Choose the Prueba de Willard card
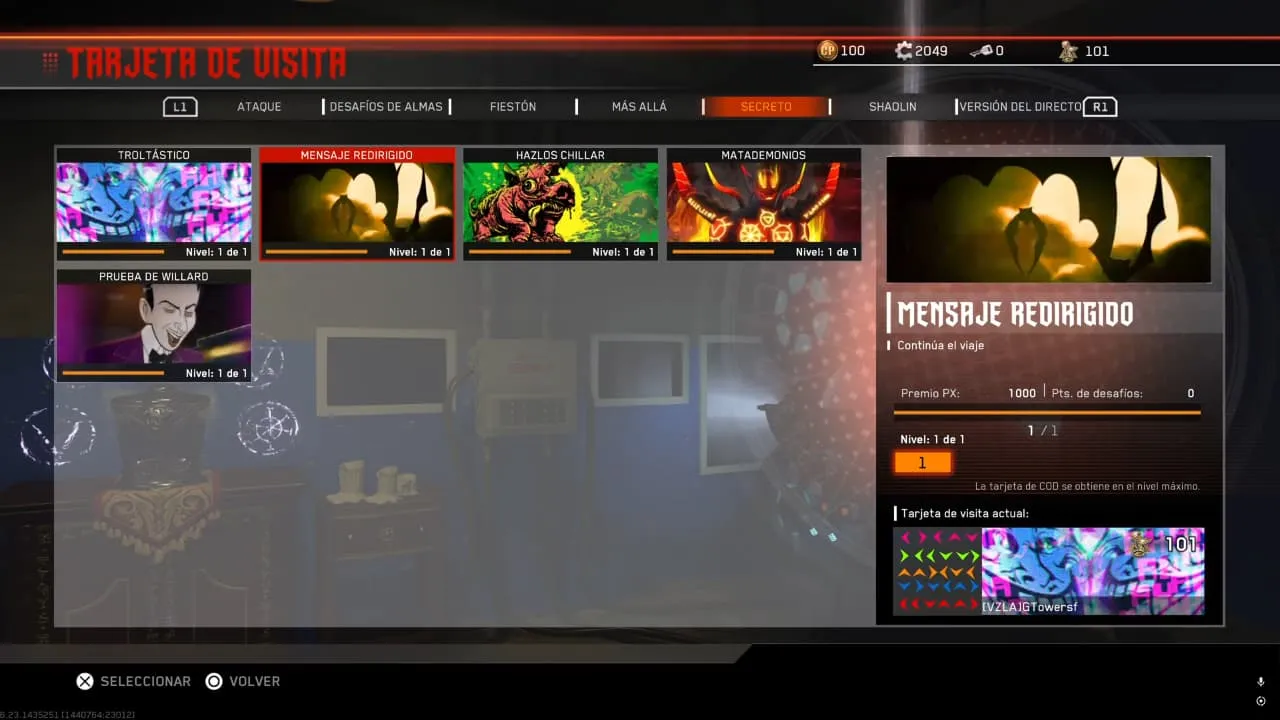 (x=154, y=326)
